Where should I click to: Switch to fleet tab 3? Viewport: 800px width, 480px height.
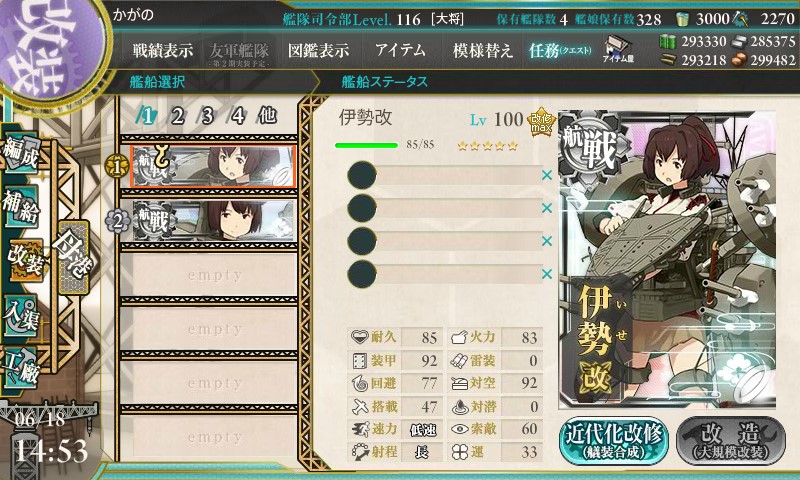click(208, 115)
